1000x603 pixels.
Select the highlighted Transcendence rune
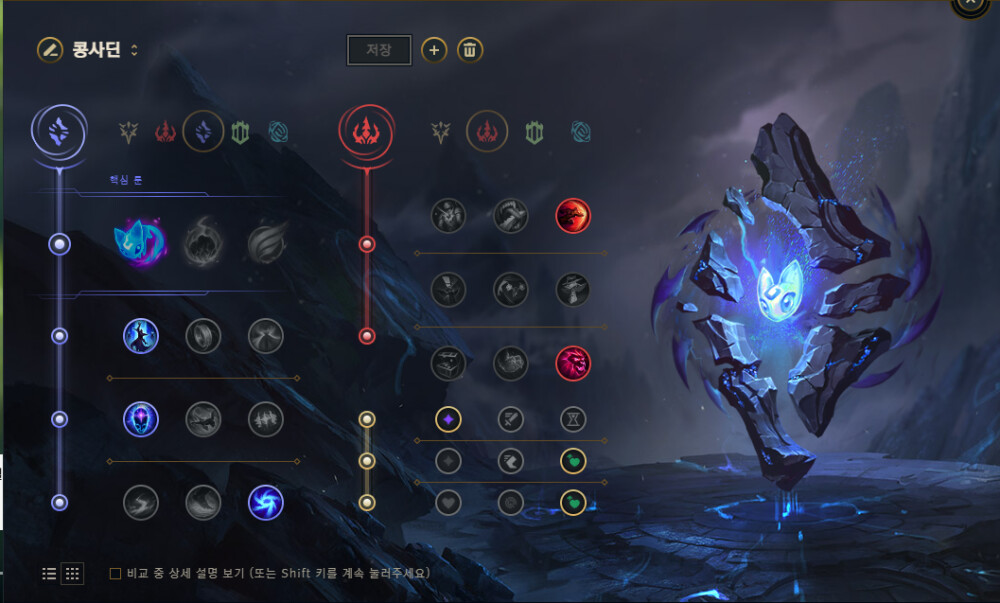[141, 419]
